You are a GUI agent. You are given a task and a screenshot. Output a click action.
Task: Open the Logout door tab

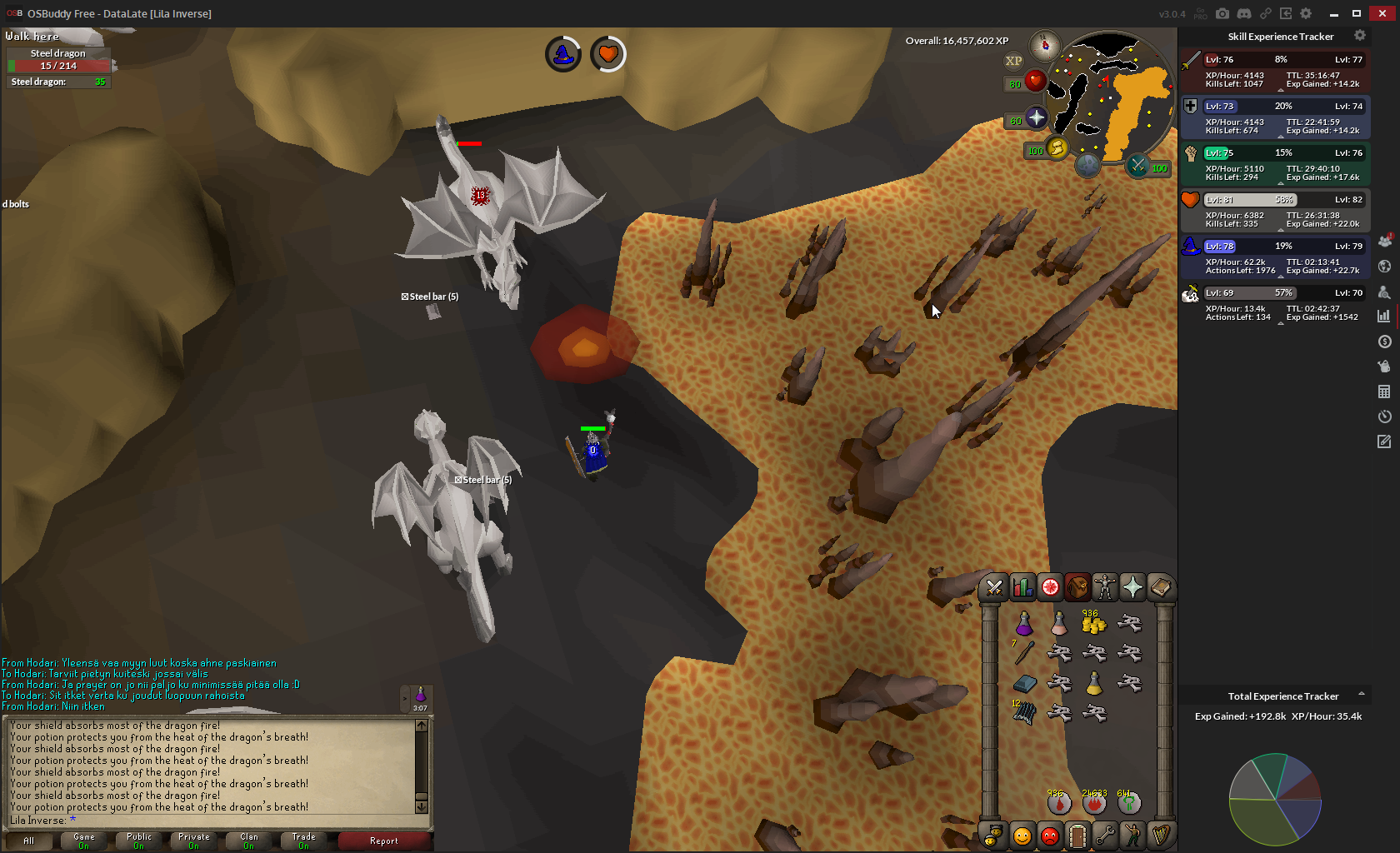[x=1077, y=835]
